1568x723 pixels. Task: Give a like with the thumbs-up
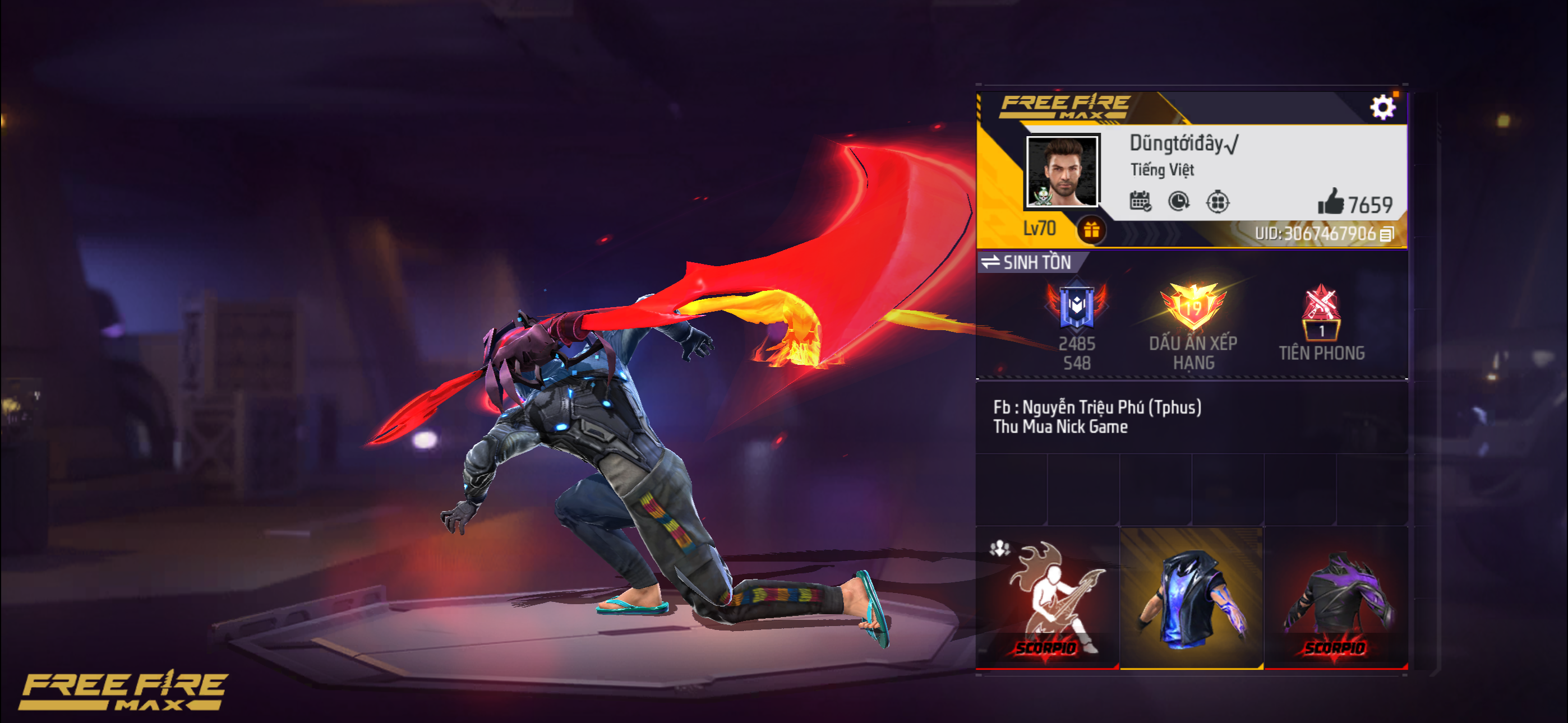pyautogui.click(x=1331, y=202)
